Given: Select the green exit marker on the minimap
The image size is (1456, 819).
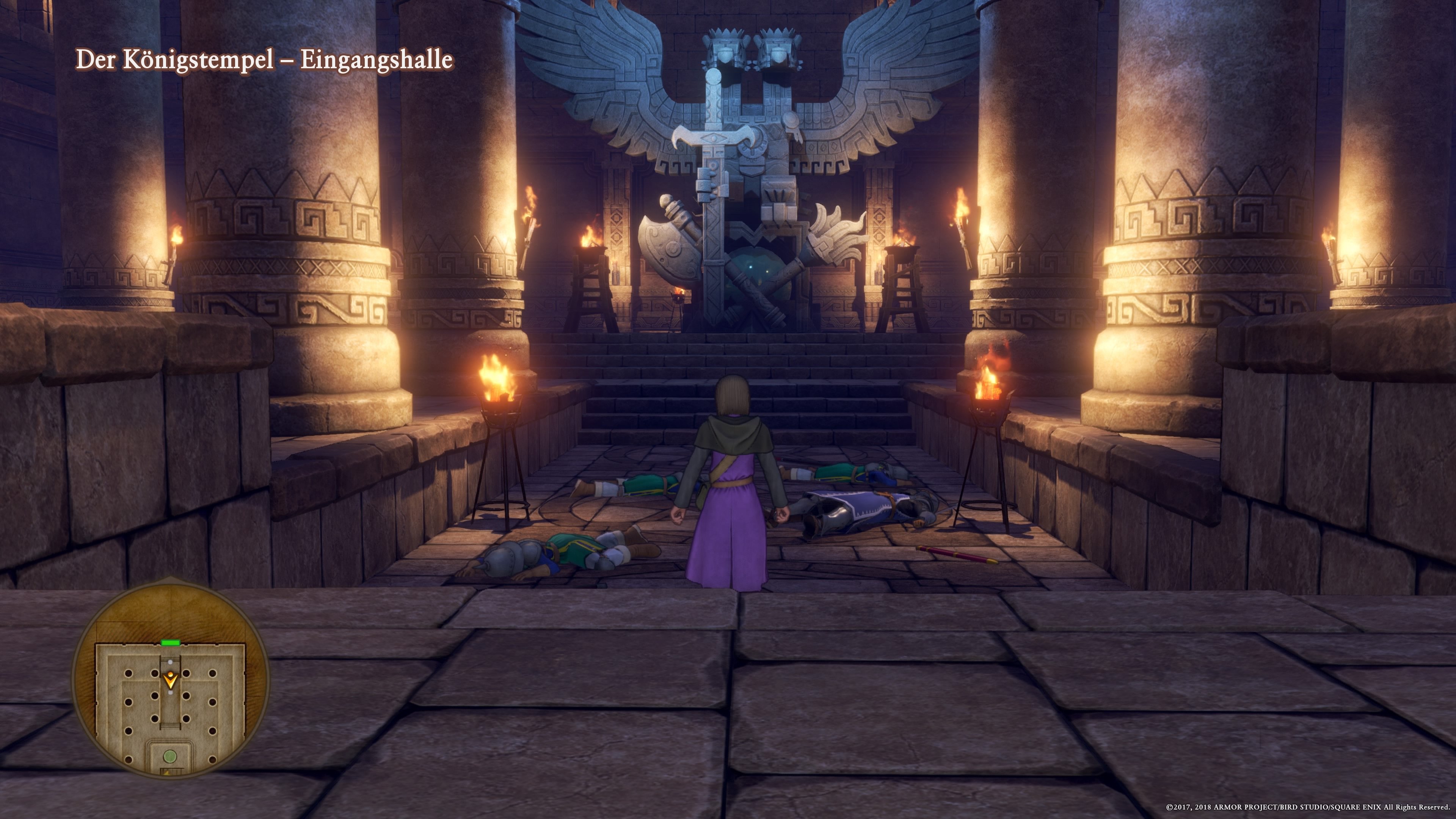Looking at the screenshot, I should click(x=171, y=643).
